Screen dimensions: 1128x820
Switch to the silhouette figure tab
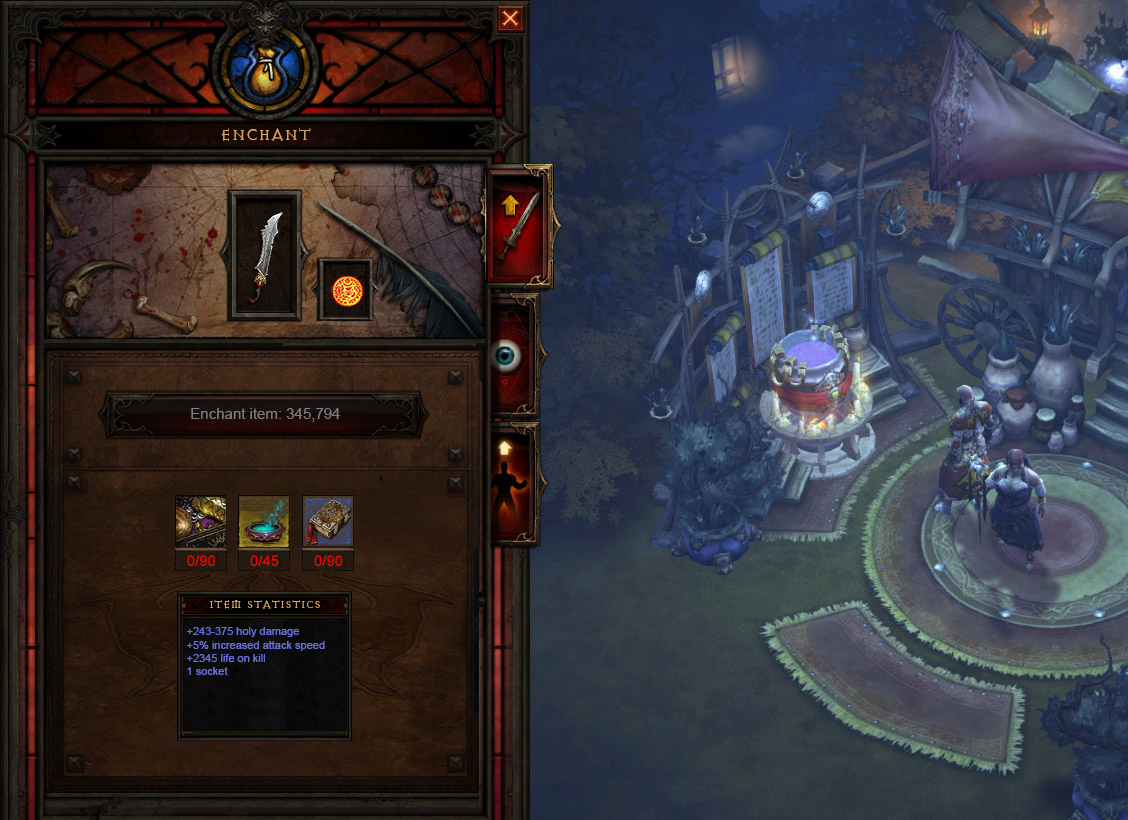pos(514,485)
